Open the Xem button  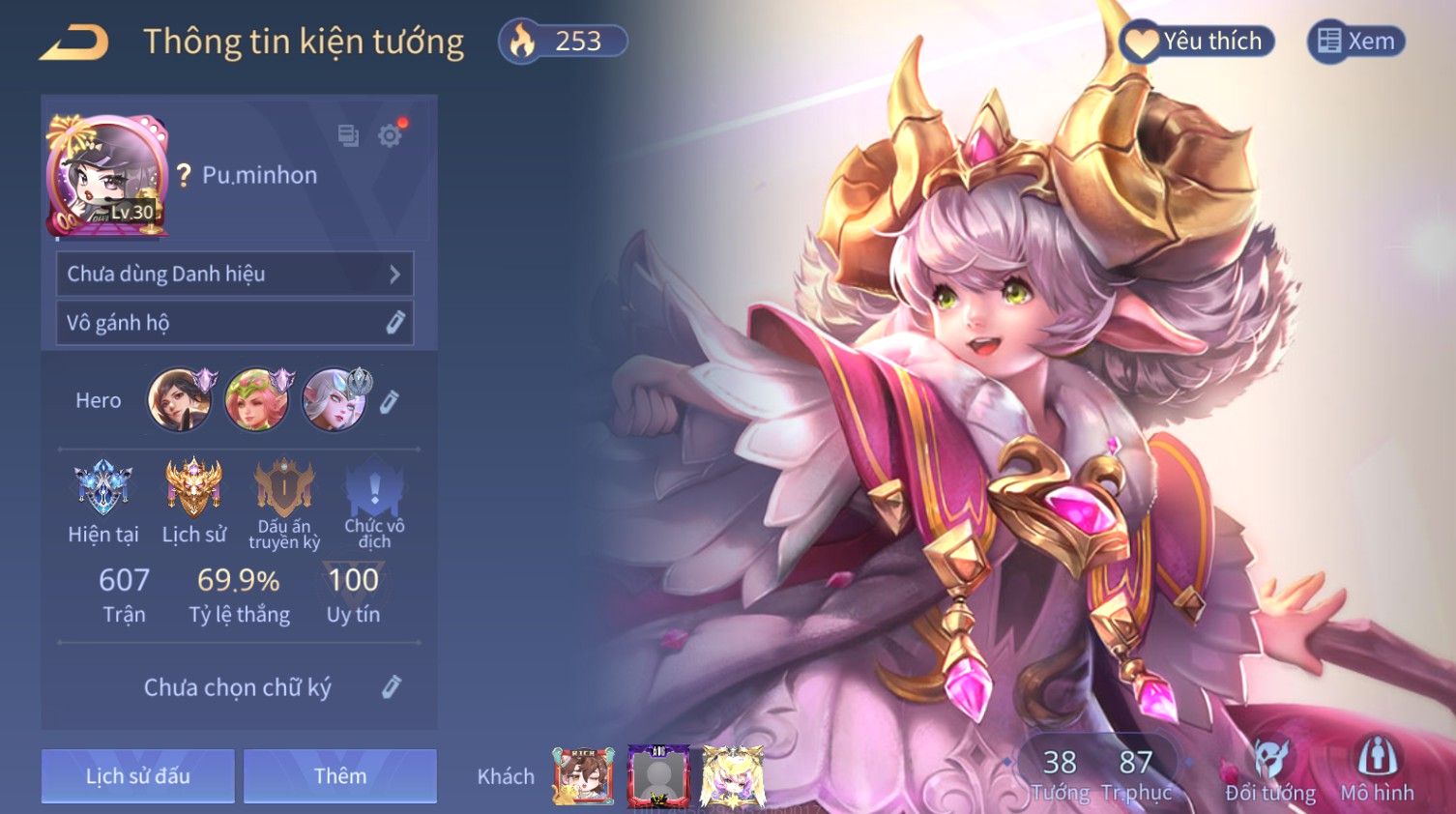tap(1356, 42)
